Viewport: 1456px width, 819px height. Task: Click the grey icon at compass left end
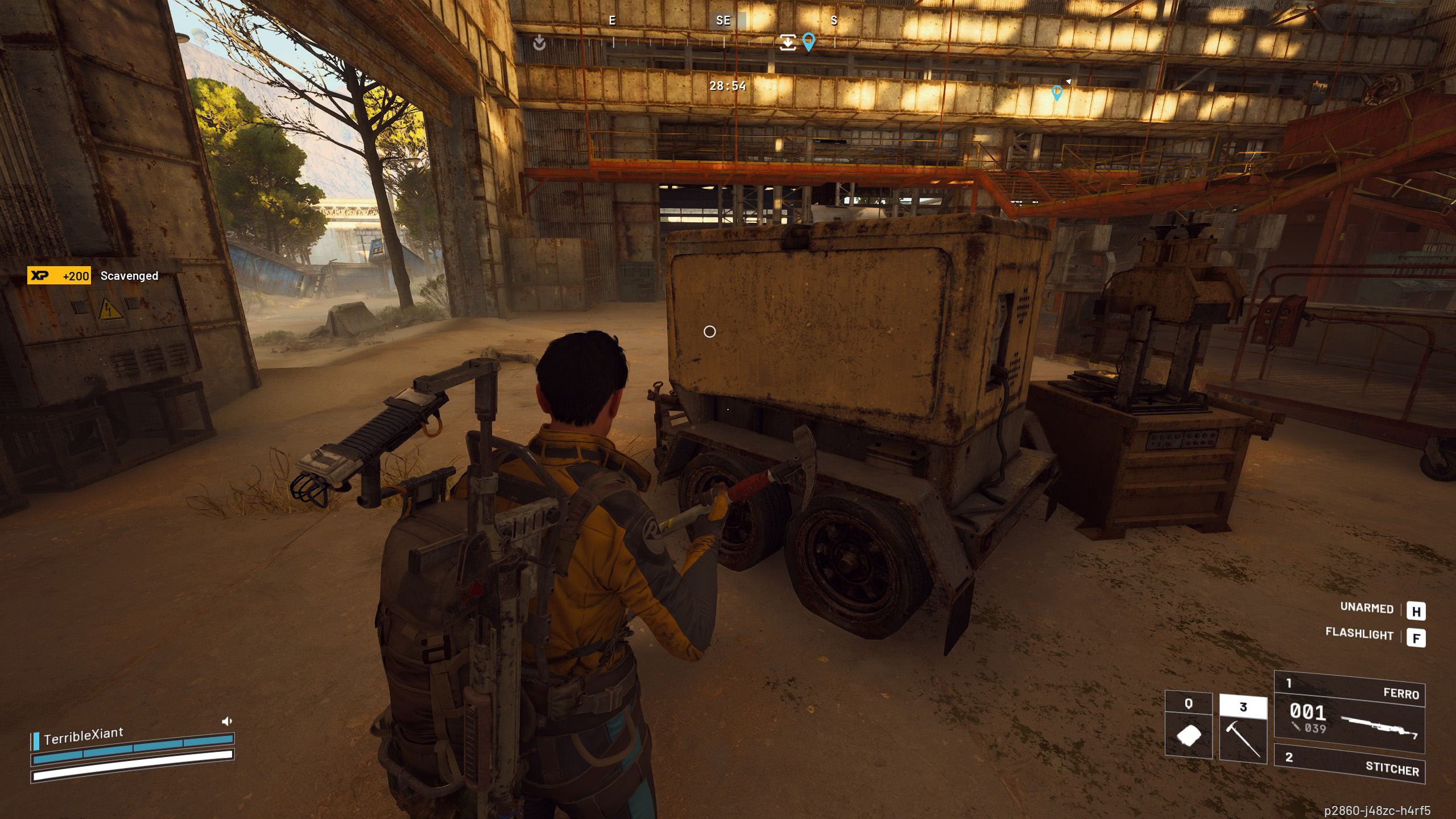[x=539, y=43]
